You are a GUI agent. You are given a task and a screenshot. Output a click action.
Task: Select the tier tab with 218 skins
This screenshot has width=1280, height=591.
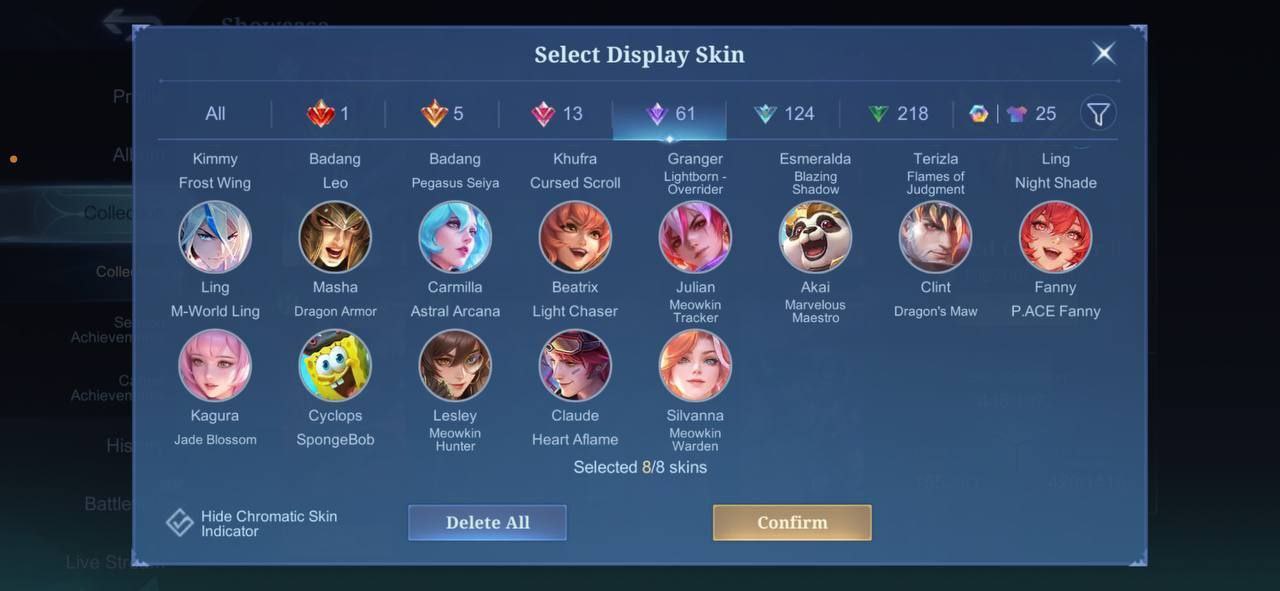click(x=898, y=114)
